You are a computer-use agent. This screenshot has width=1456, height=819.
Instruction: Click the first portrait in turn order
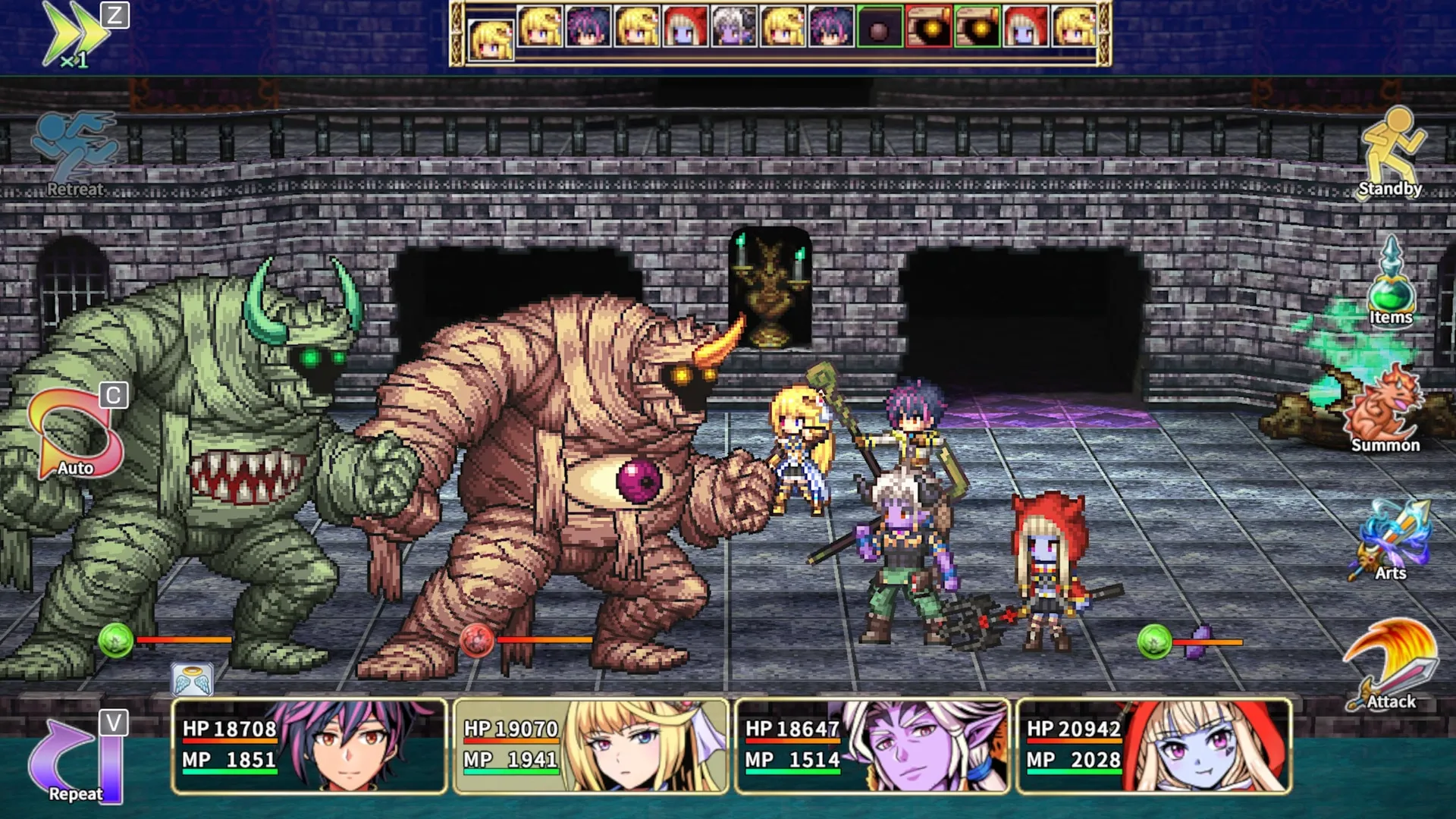click(491, 38)
